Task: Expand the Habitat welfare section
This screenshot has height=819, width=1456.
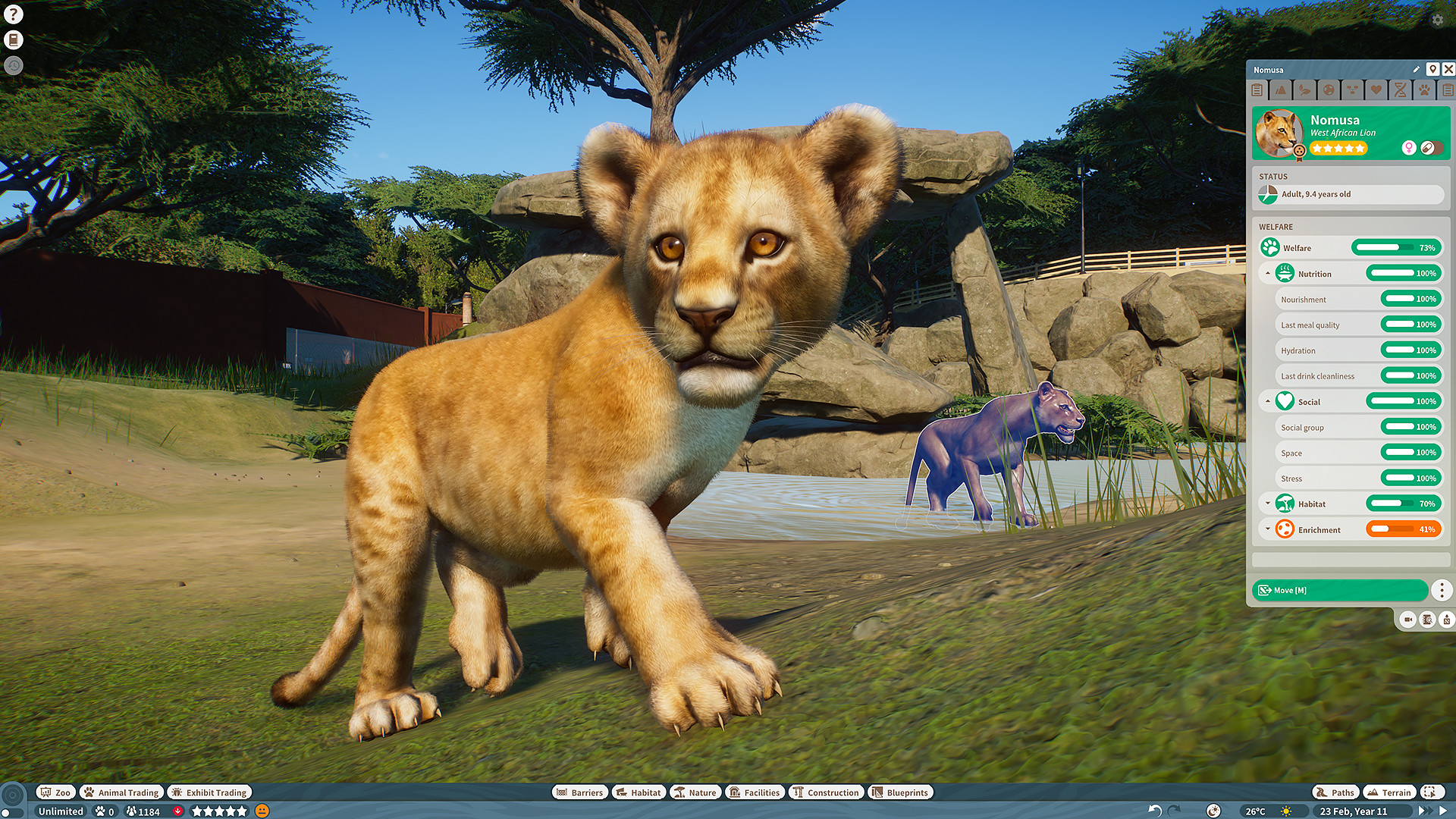Action: pos(1269,504)
